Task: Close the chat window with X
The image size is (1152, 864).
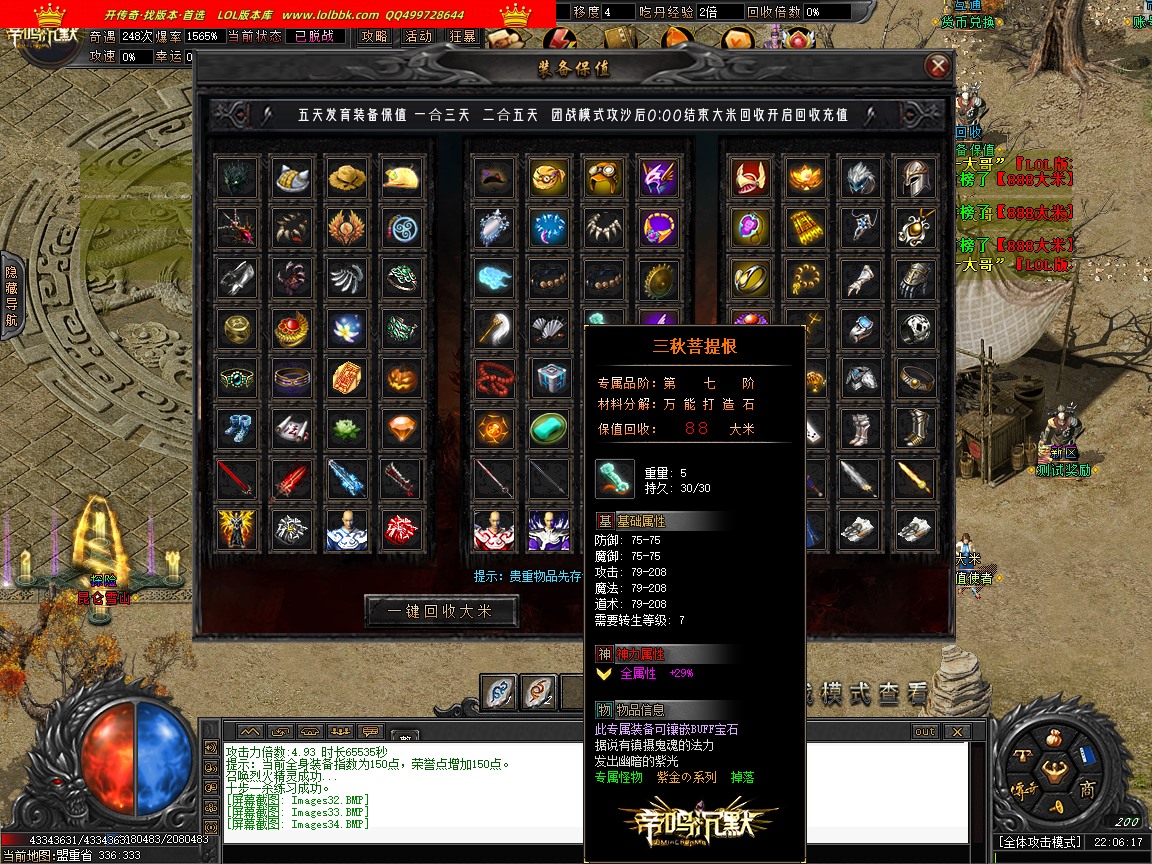Action: [957, 732]
